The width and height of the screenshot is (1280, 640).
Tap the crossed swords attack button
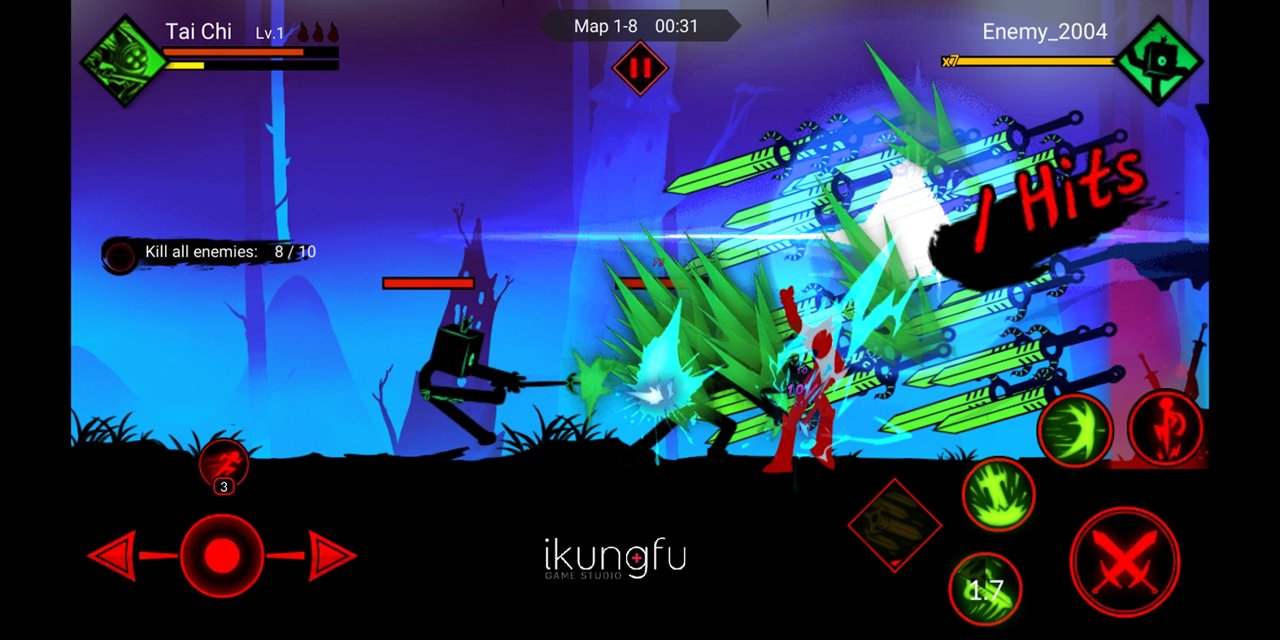(1124, 562)
